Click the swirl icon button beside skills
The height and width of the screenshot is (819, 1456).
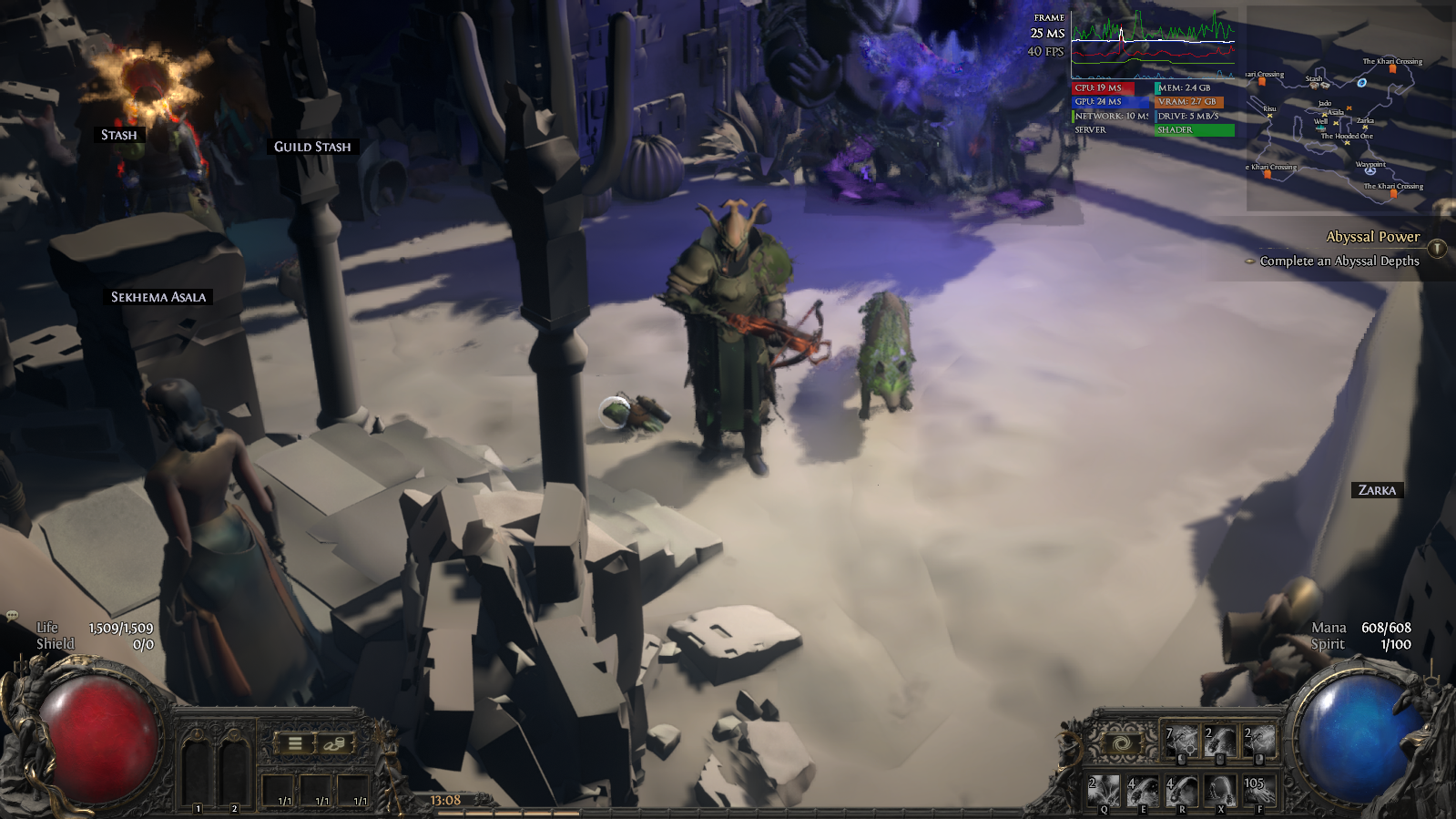(1122, 744)
